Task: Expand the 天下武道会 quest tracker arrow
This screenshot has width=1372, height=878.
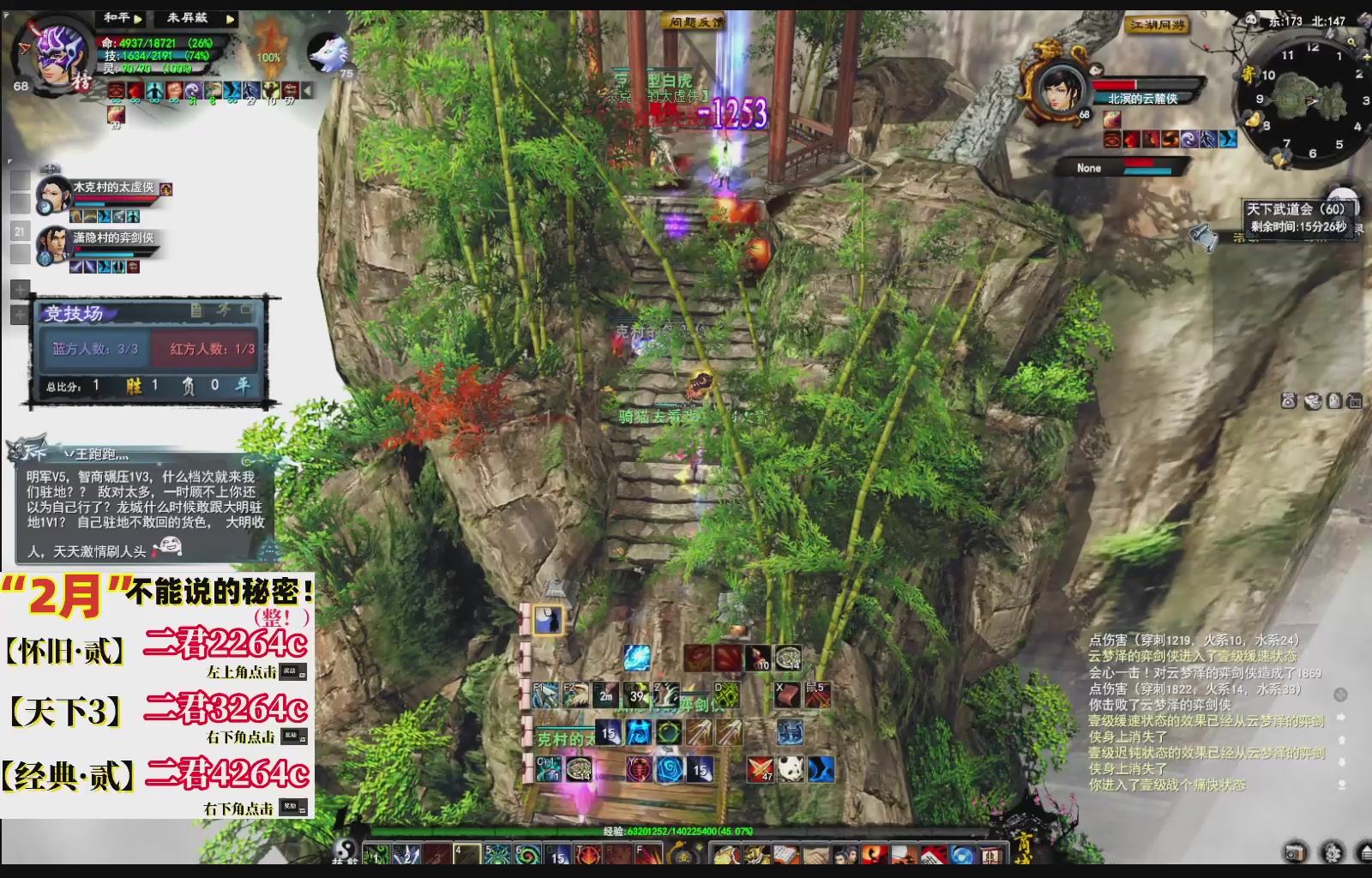Action: coord(1353,206)
